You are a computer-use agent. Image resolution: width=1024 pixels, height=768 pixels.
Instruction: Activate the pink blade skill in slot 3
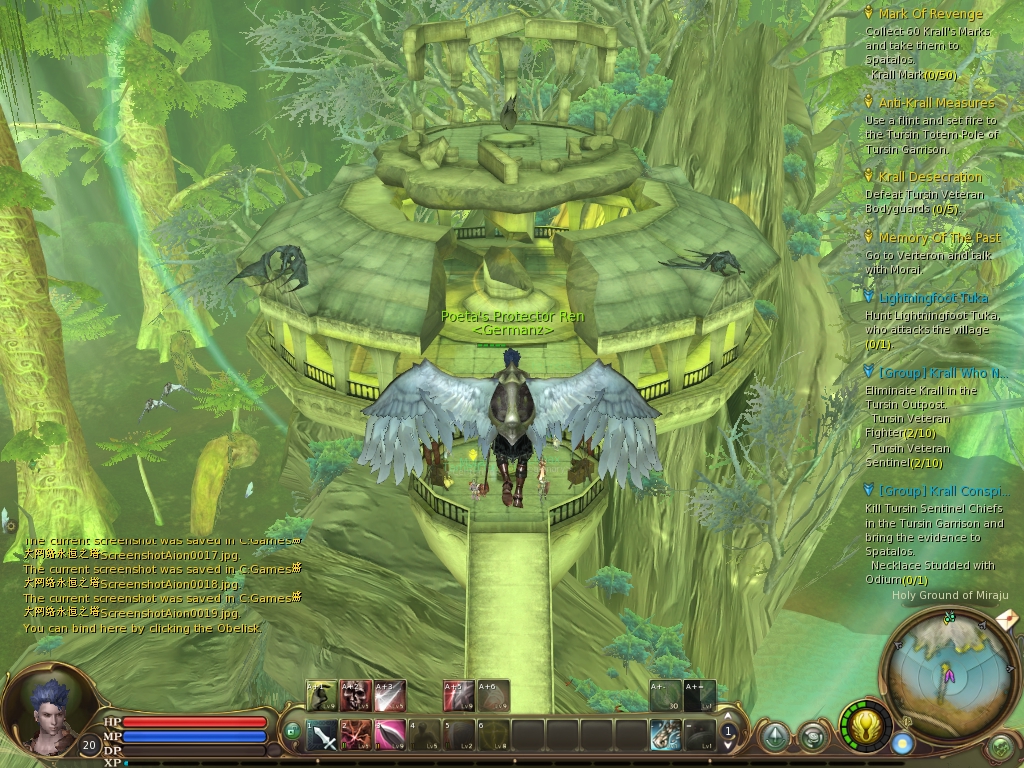pos(390,736)
